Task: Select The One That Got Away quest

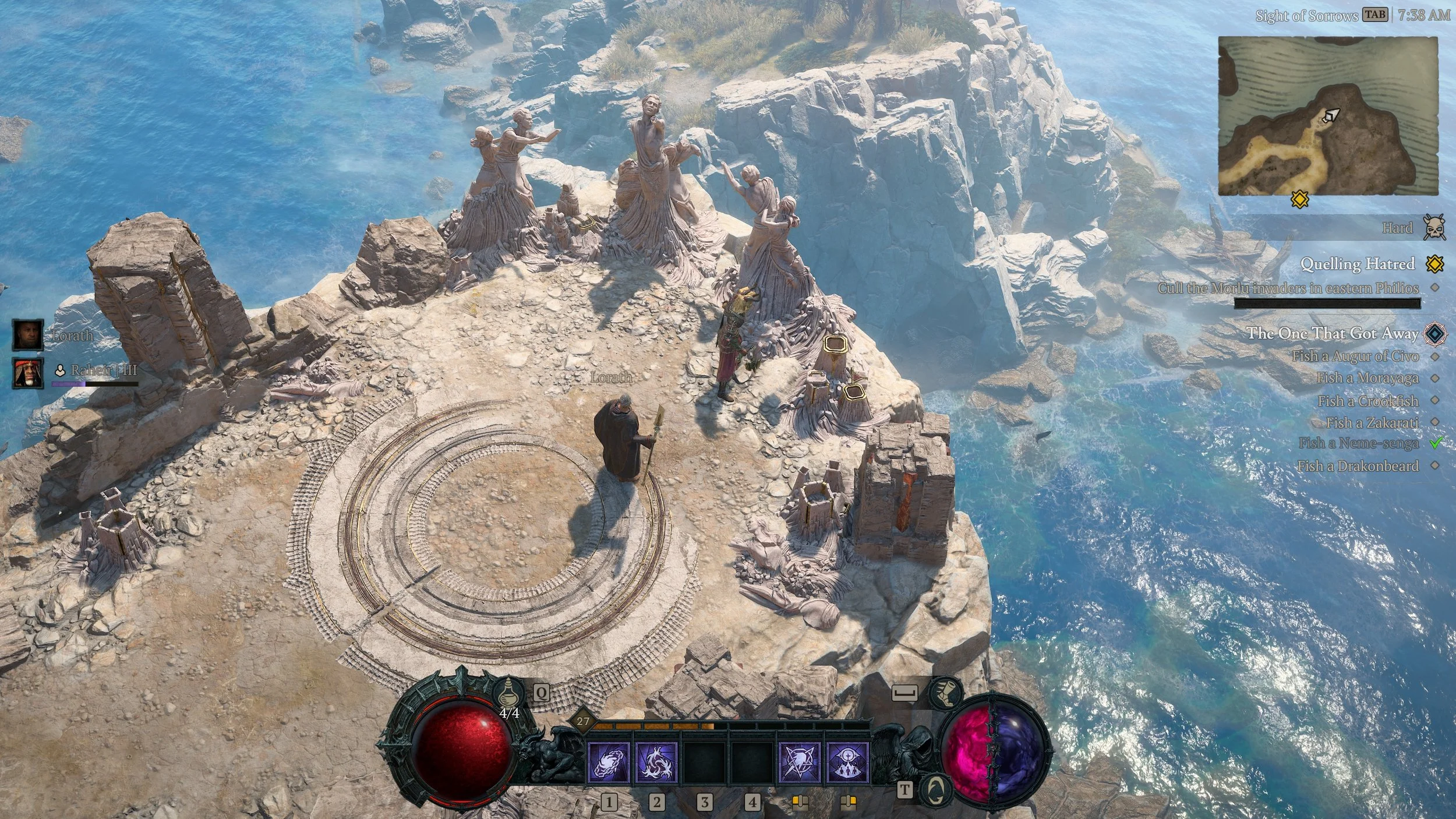Action: click(1332, 333)
